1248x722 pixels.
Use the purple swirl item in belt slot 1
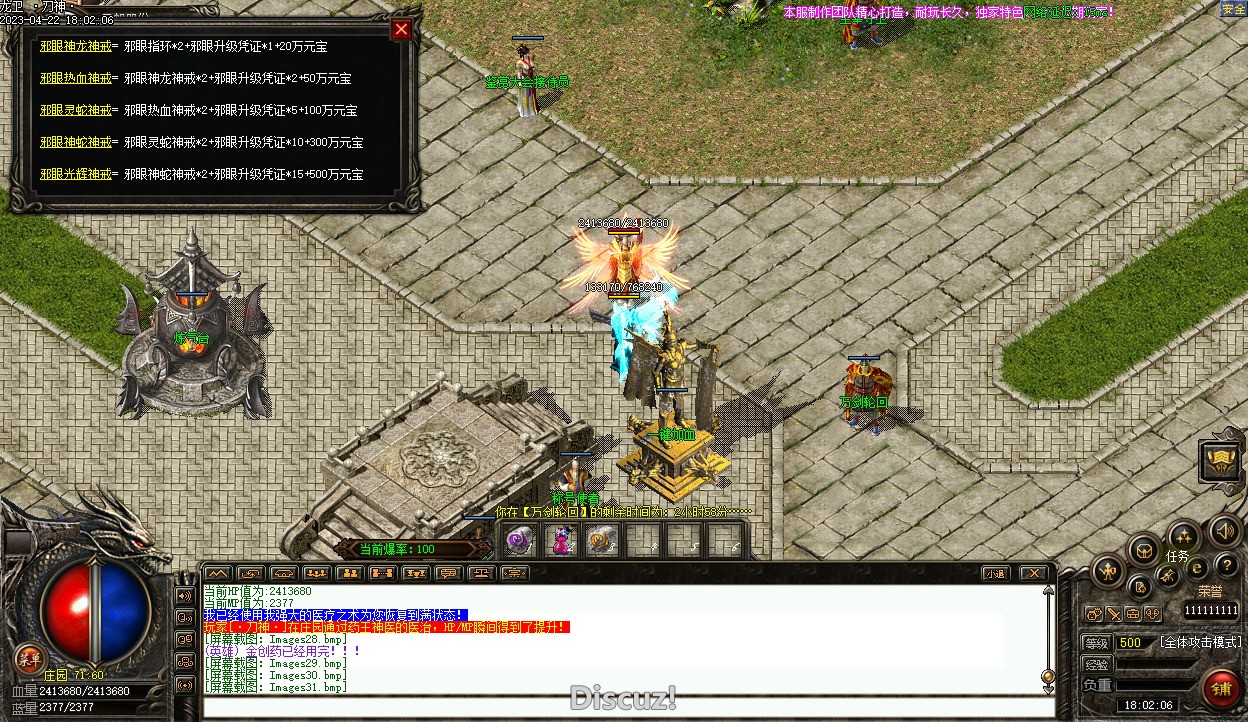point(518,541)
